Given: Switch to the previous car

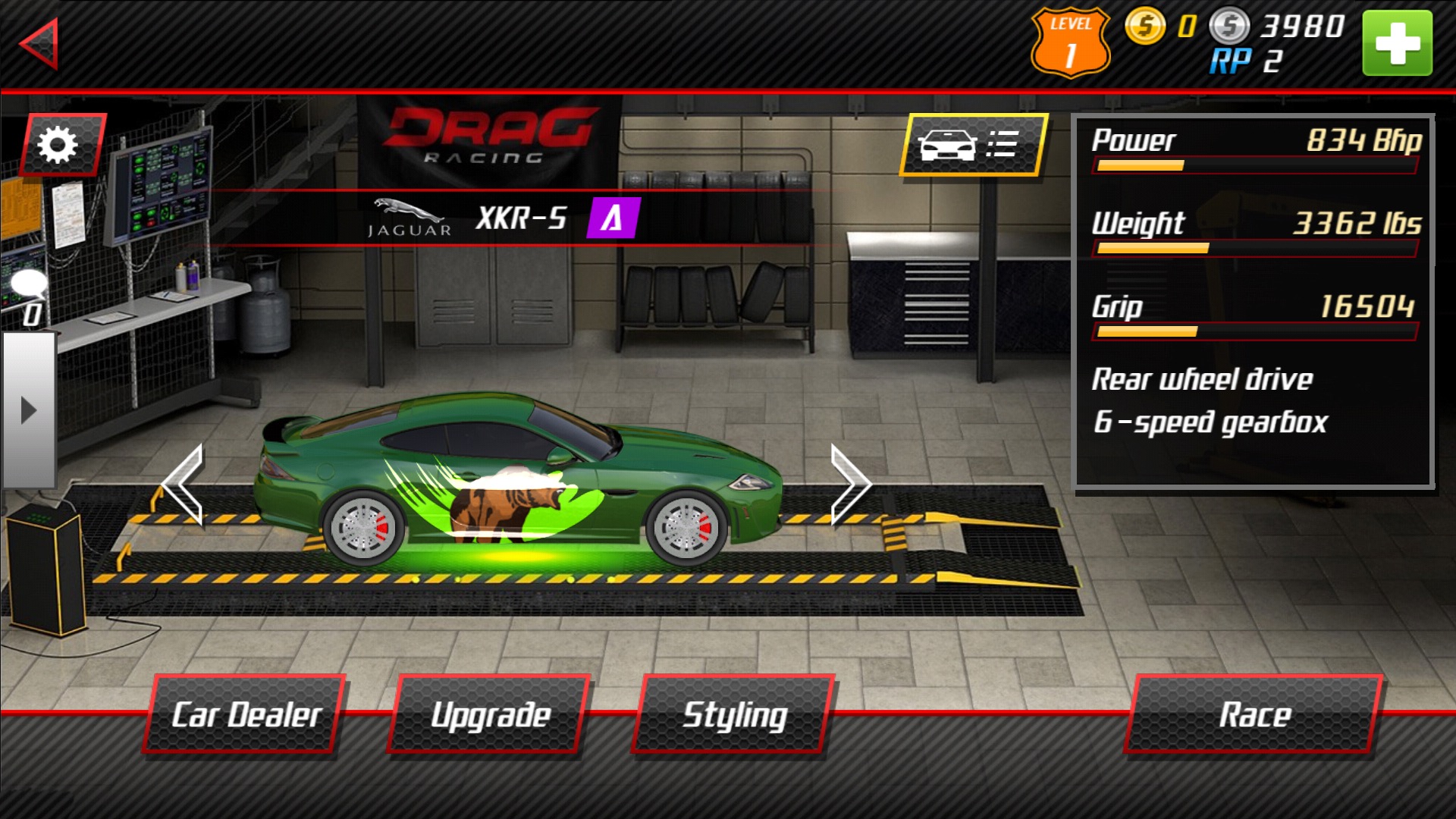Looking at the screenshot, I should 184,485.
